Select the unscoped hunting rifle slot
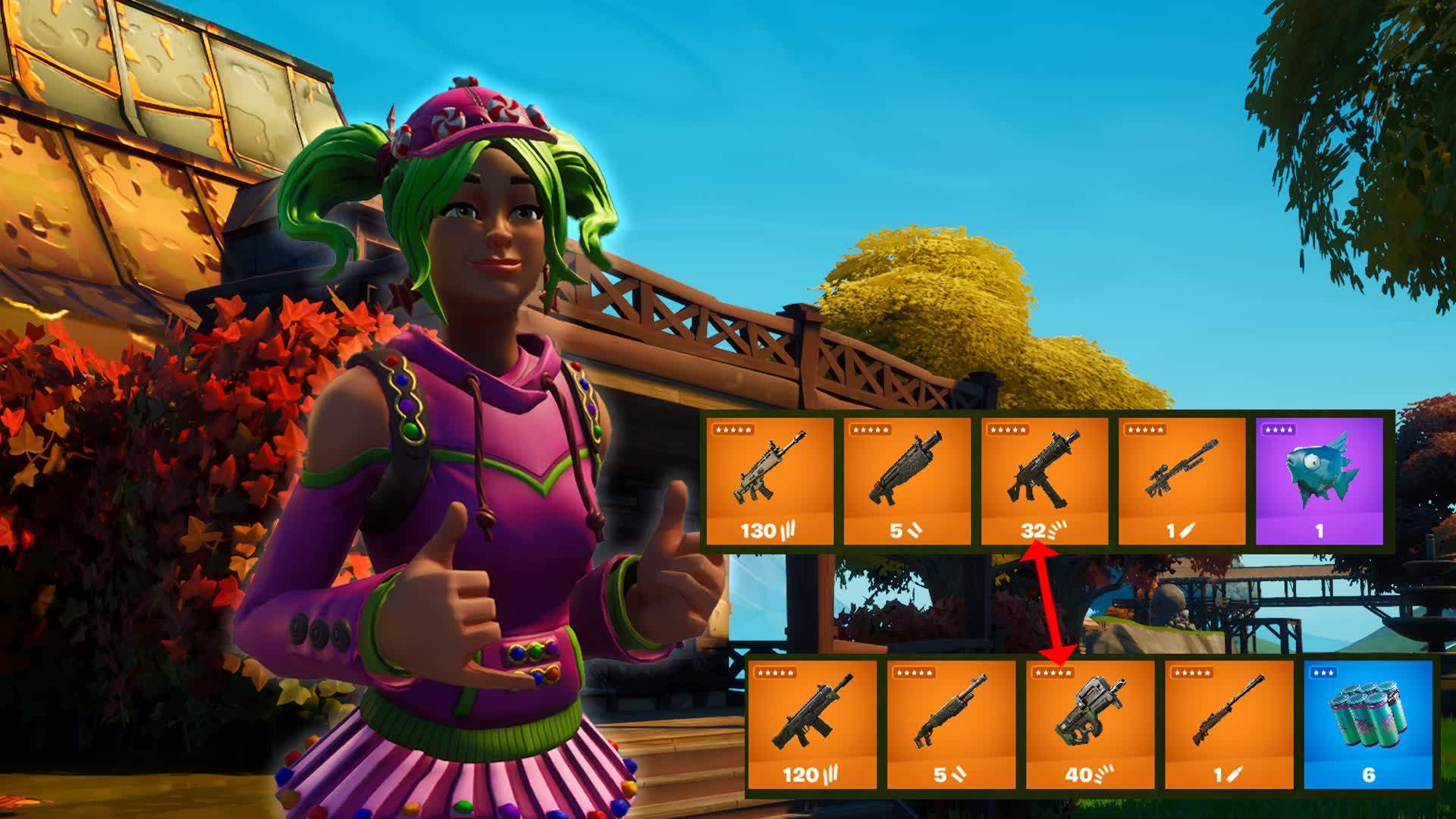The width and height of the screenshot is (1456, 819). (1228, 724)
